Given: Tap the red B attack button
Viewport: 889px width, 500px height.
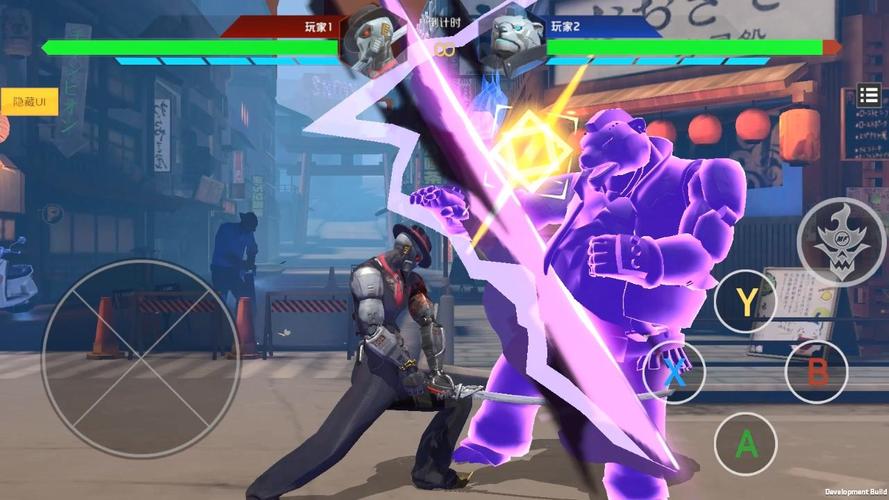Looking at the screenshot, I should tap(817, 372).
